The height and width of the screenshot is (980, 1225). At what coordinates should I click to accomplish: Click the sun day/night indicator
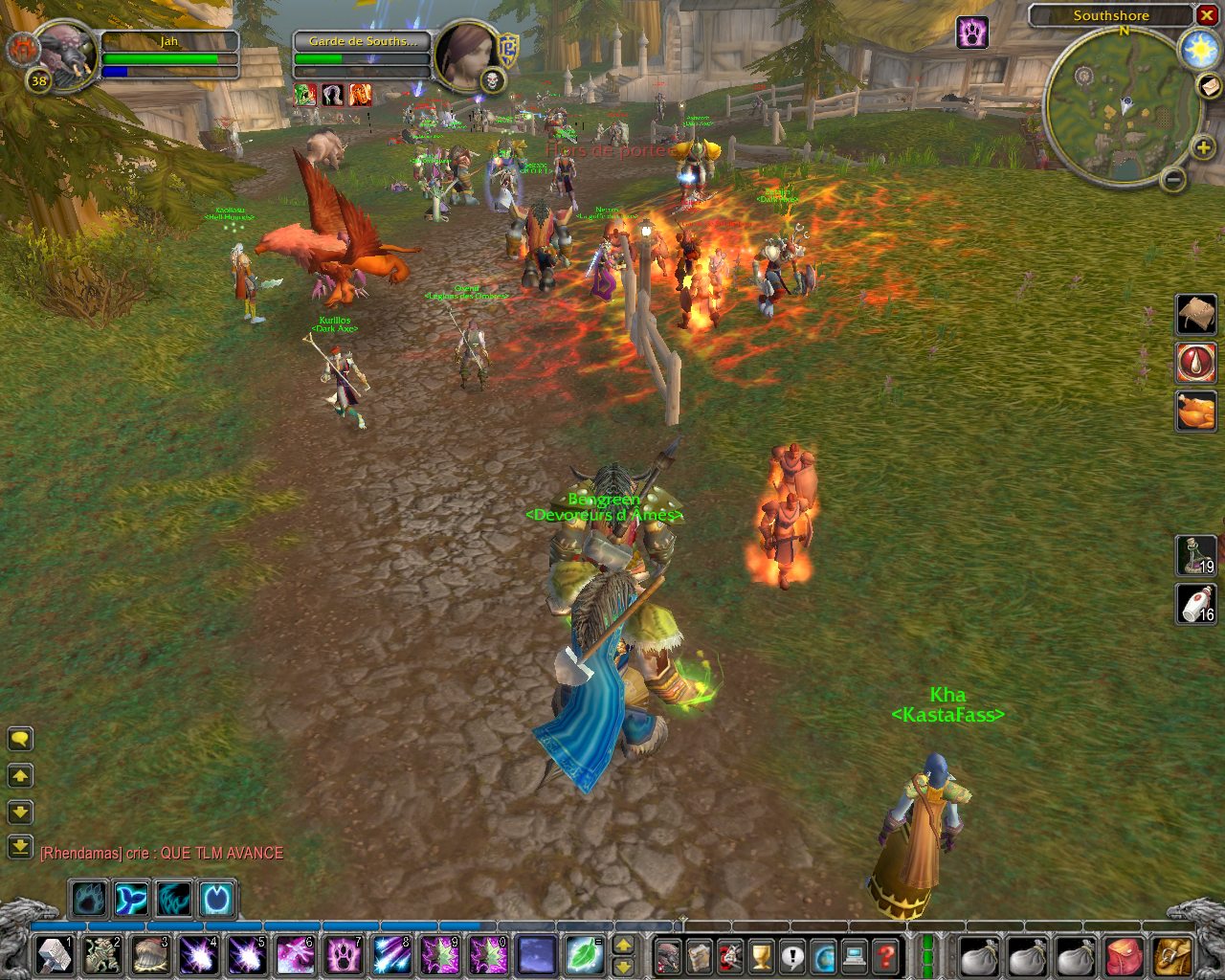1199,50
